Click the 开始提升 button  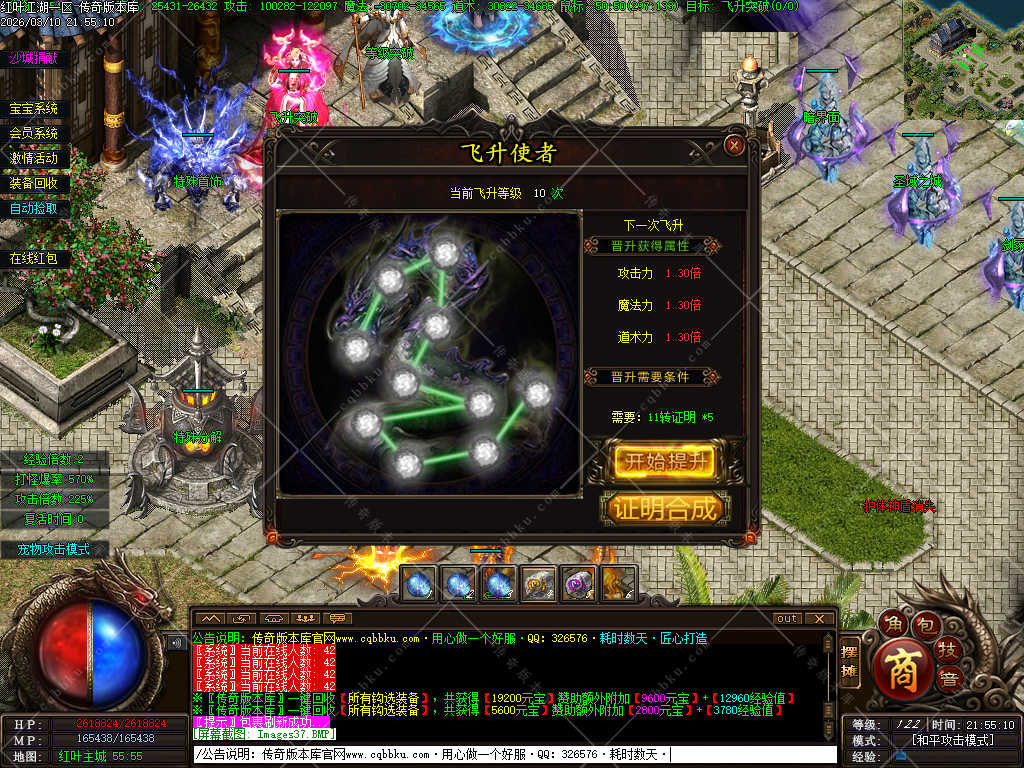point(664,462)
